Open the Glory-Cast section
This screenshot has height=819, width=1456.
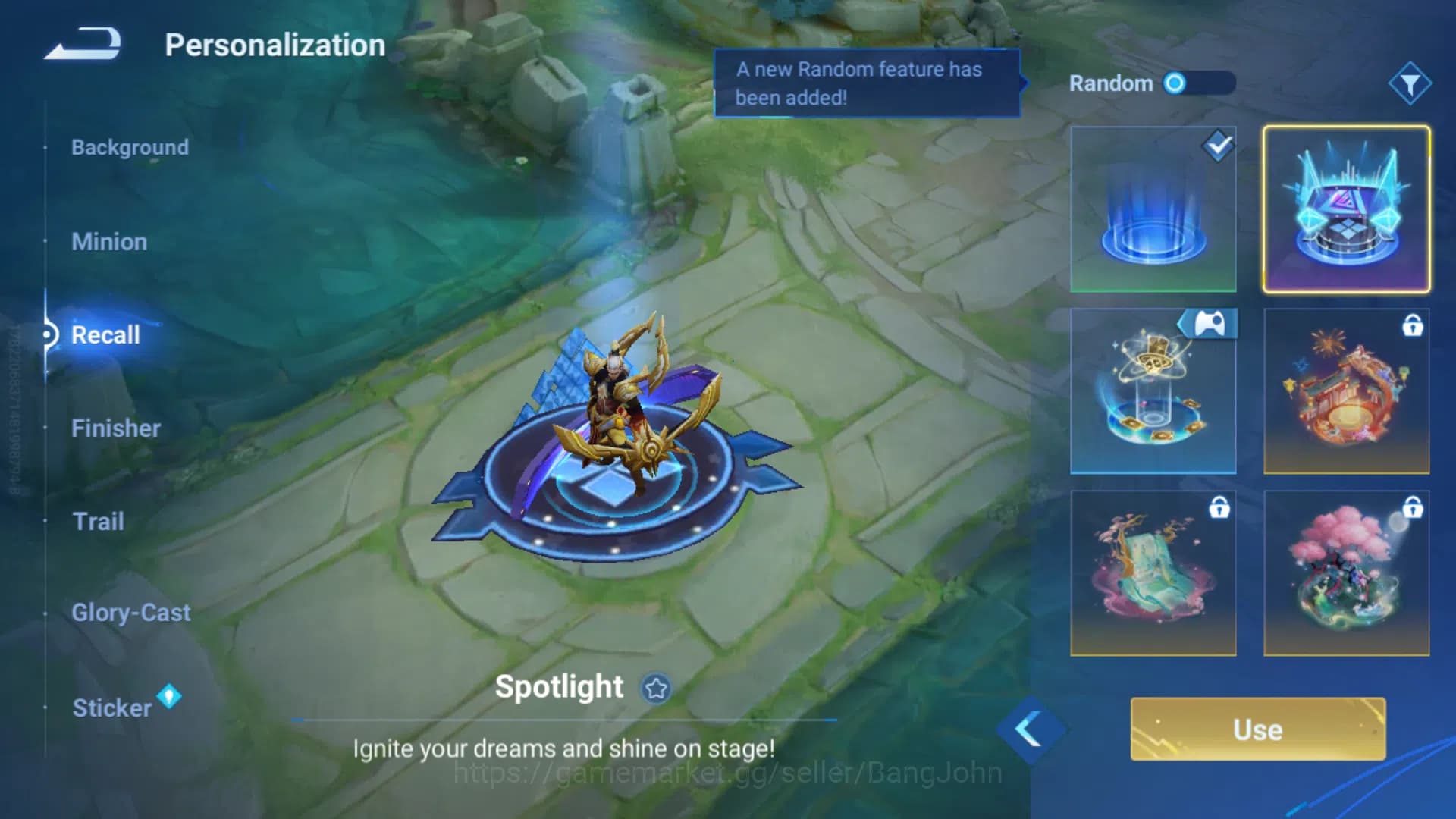coord(130,613)
